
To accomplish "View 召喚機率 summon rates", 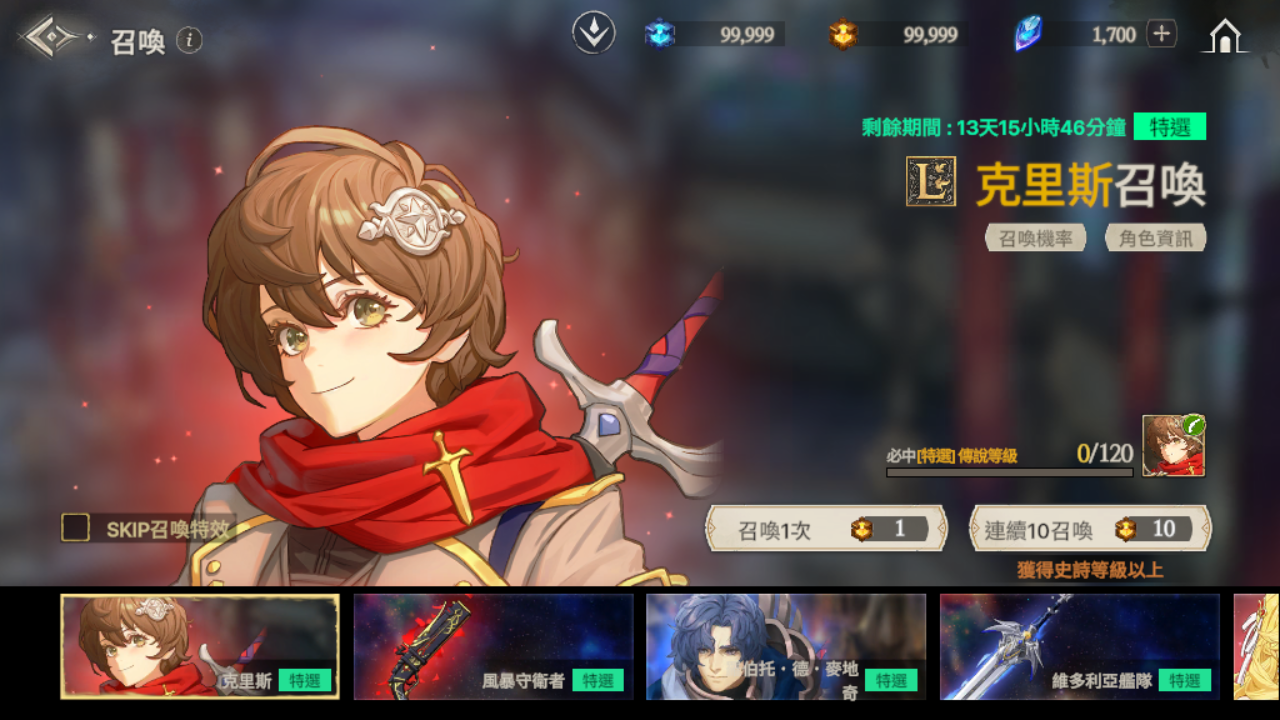I will point(1035,238).
